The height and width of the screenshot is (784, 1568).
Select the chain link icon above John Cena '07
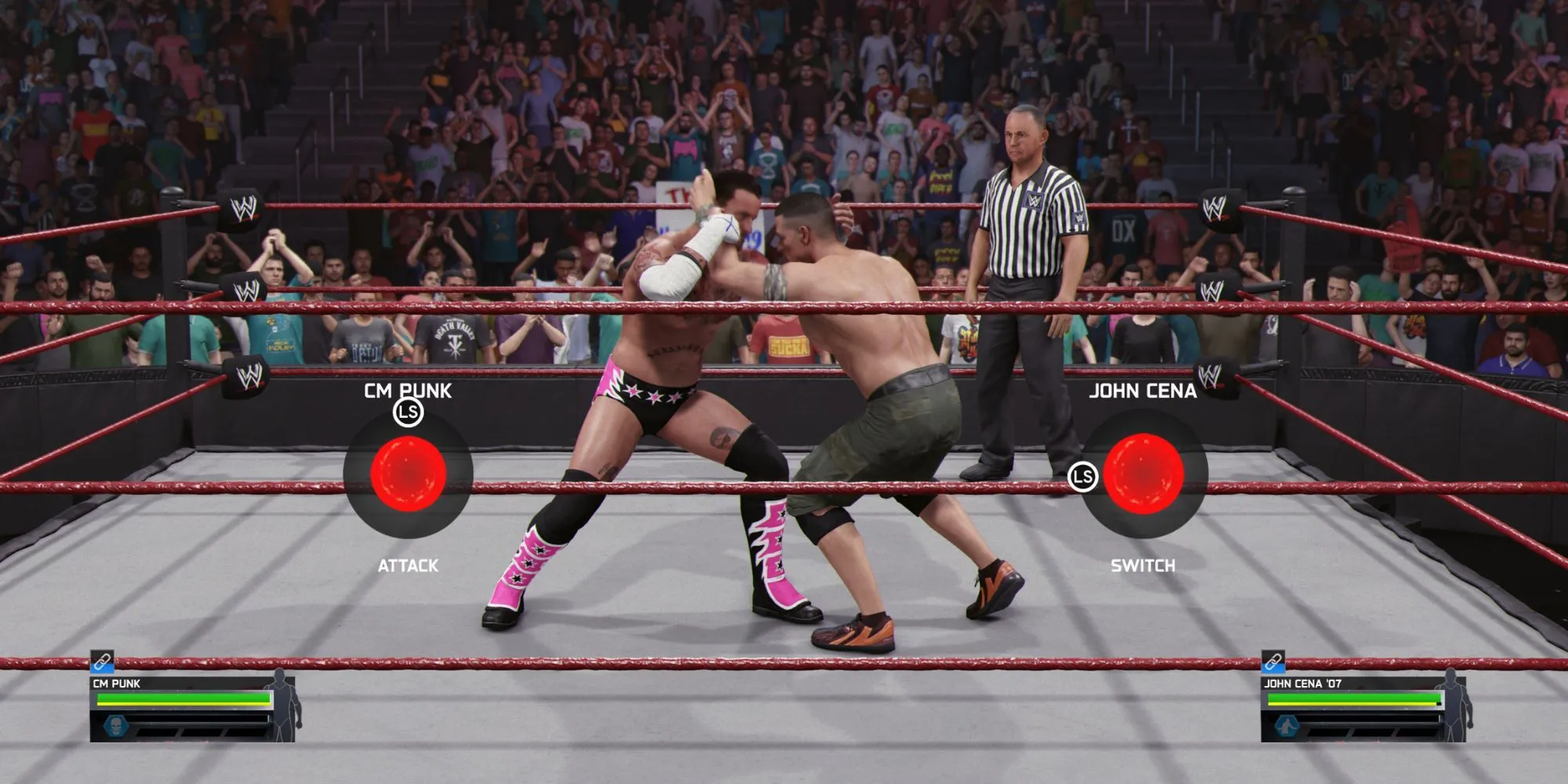(1272, 662)
